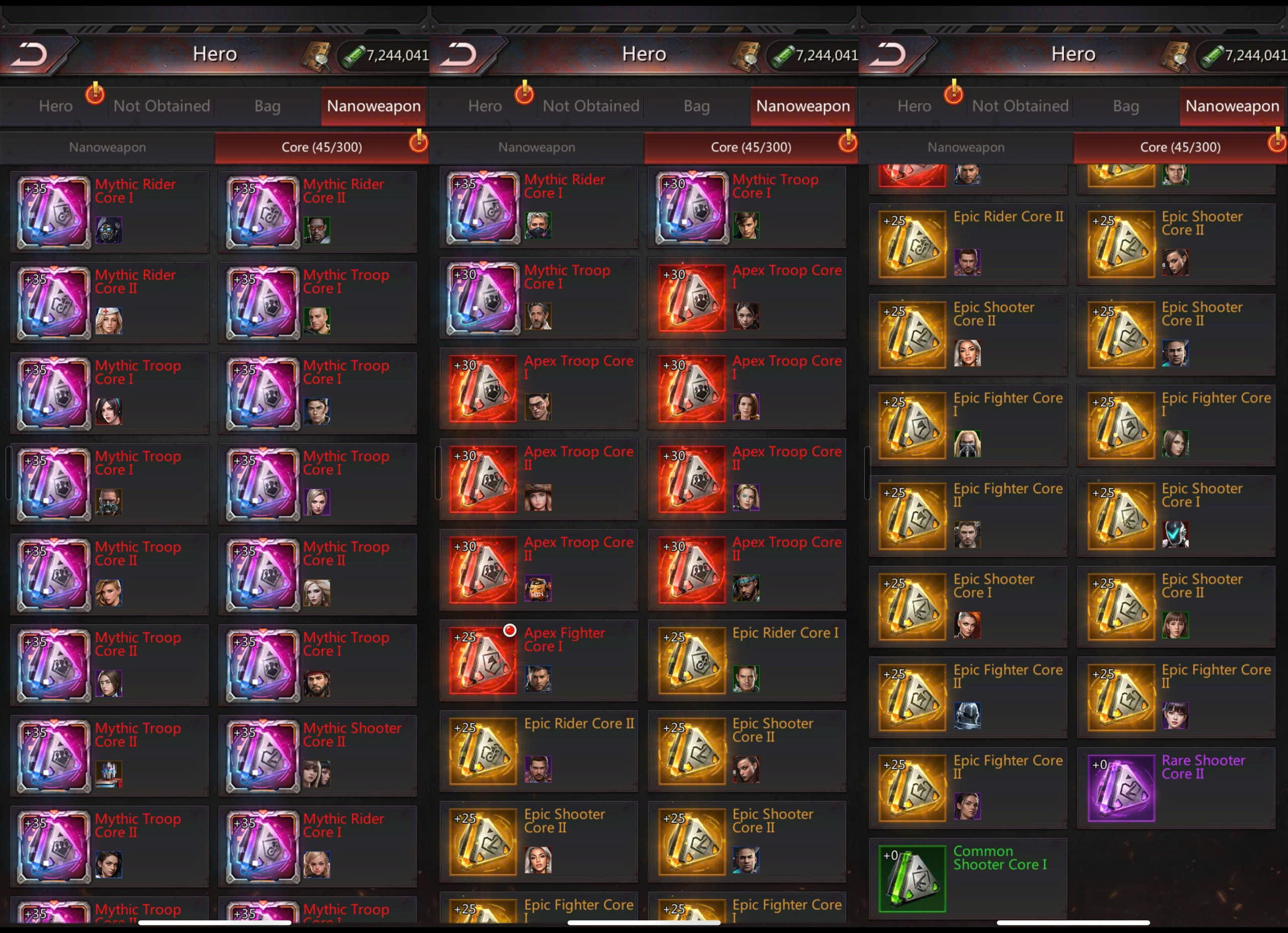1288x933 pixels.
Task: Choose Mythic Troop Core II with robot hero portrait
Action: click(54, 756)
